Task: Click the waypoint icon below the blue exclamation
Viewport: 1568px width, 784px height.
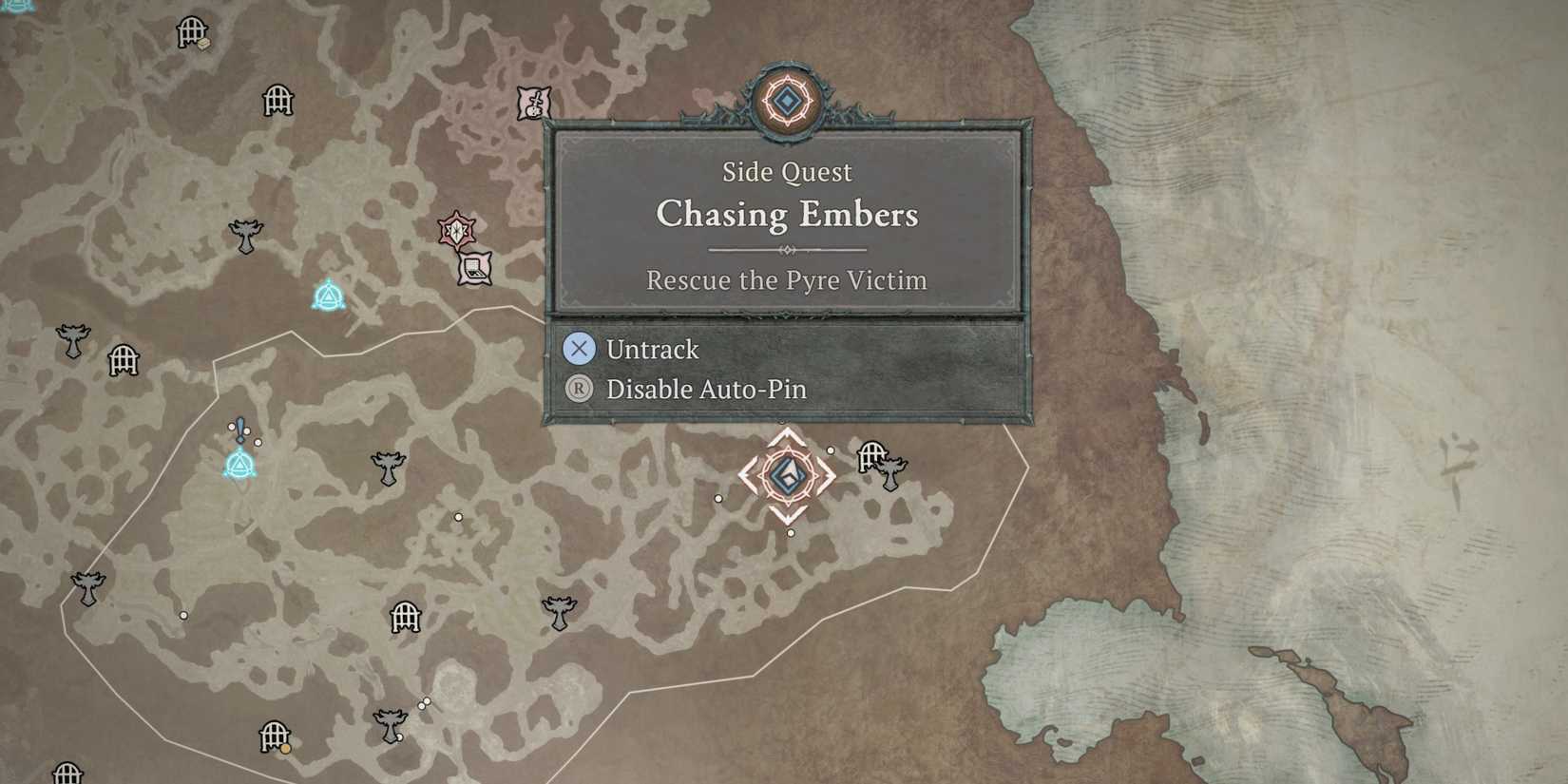Action: [239, 464]
